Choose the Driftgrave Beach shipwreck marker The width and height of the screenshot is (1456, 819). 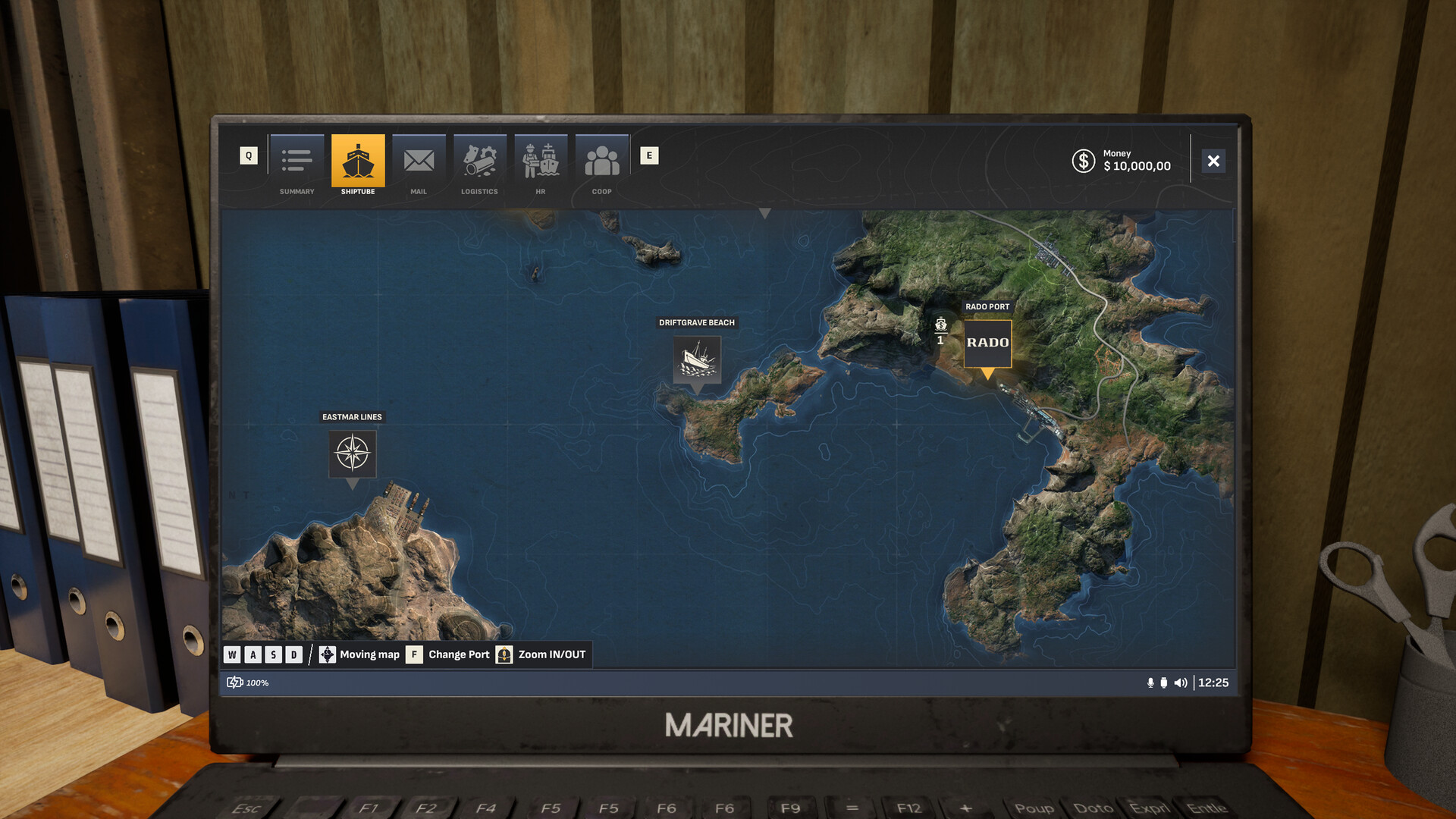click(697, 359)
